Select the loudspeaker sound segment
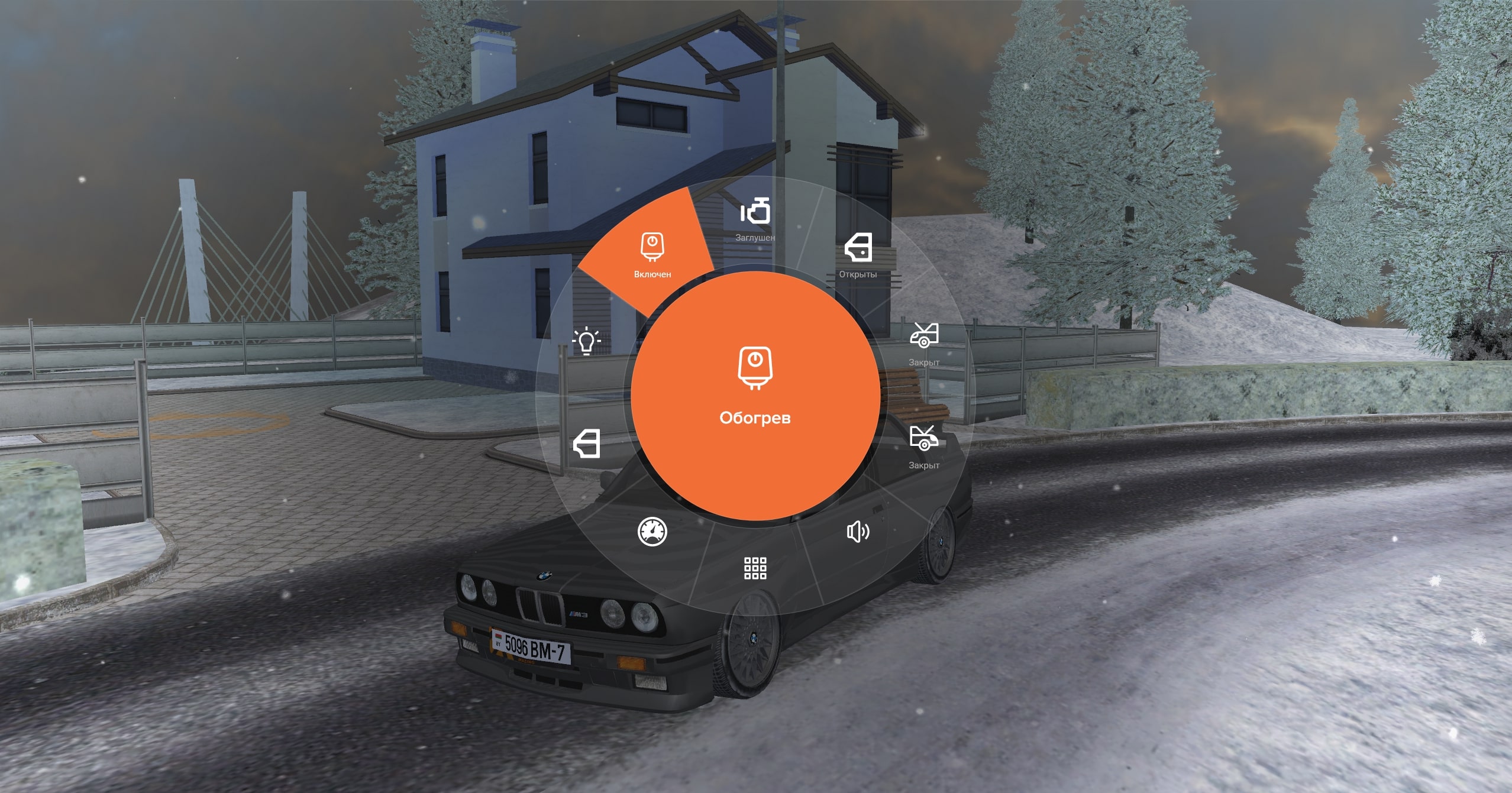This screenshot has height=793, width=1512. [858, 532]
